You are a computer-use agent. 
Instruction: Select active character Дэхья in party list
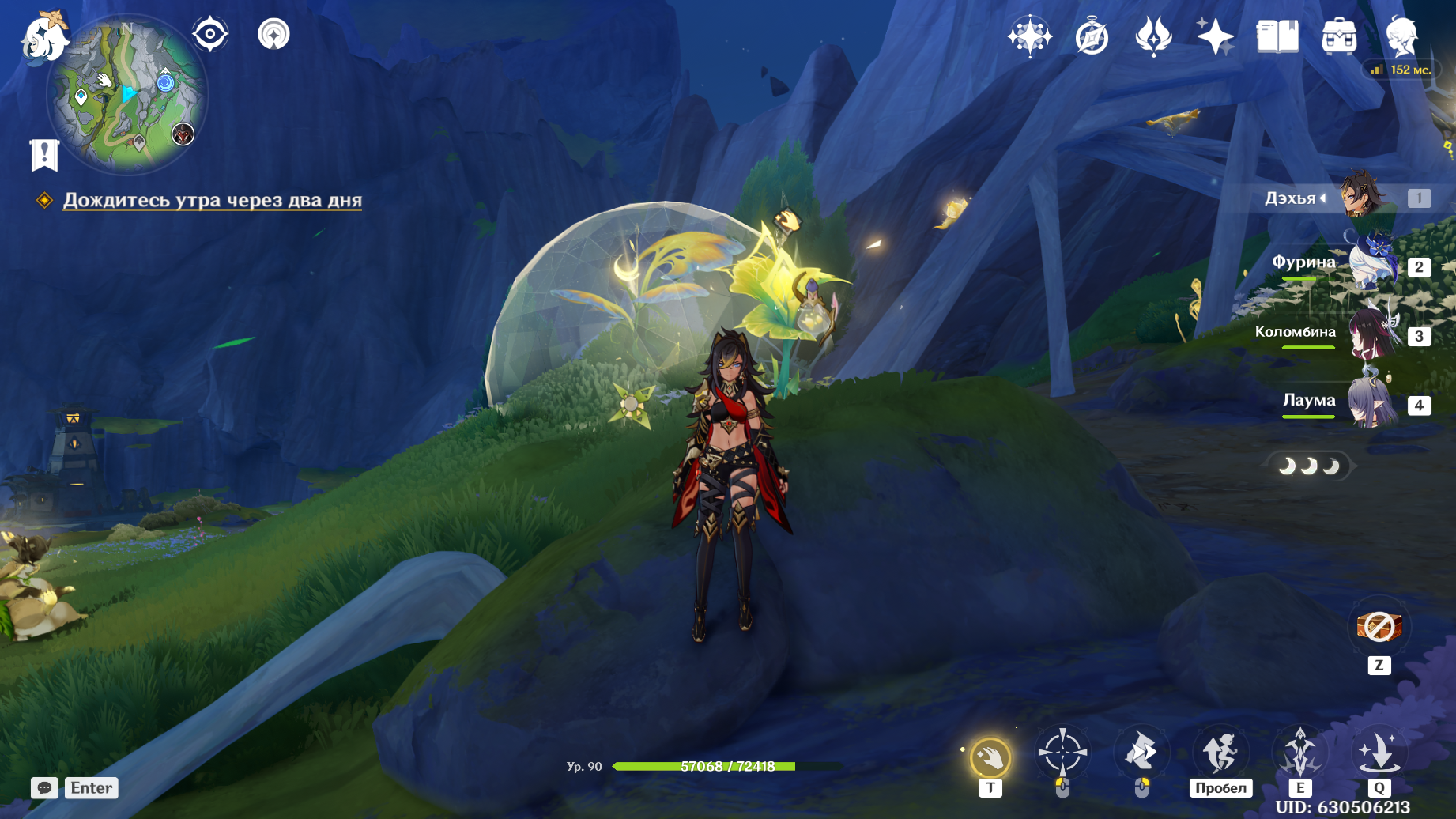[1363, 198]
